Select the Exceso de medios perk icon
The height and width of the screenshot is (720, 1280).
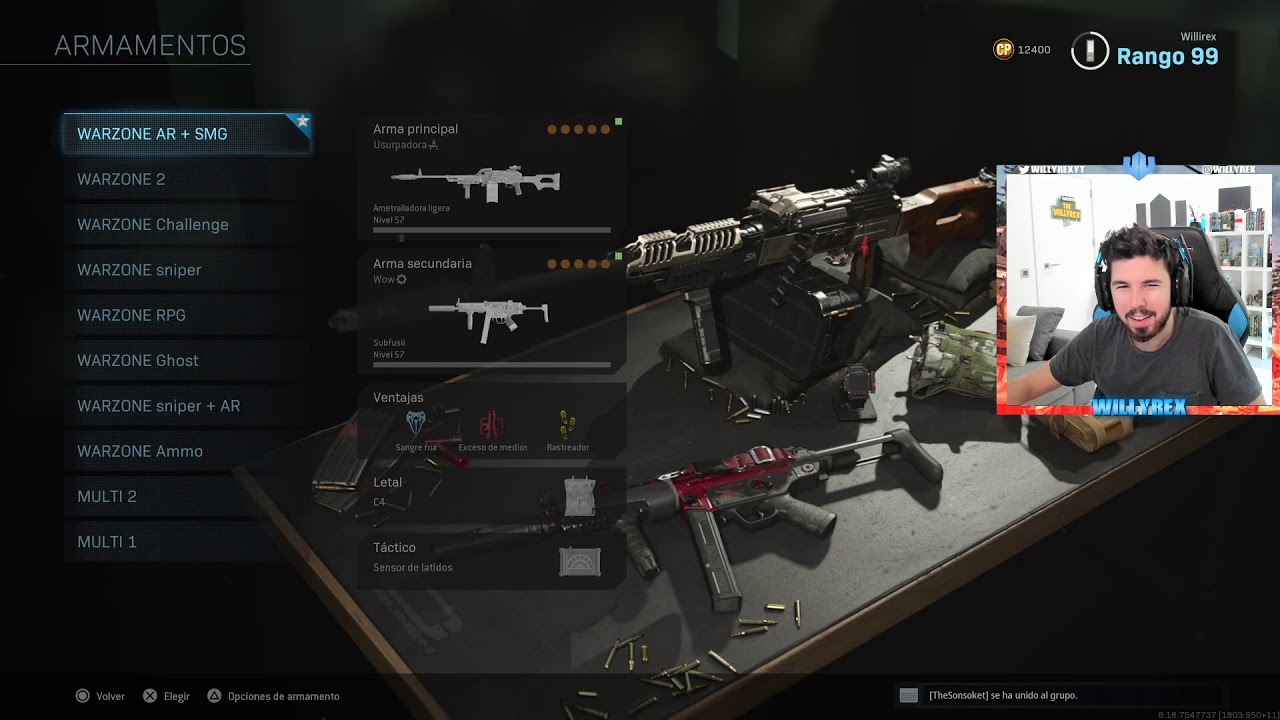492,424
